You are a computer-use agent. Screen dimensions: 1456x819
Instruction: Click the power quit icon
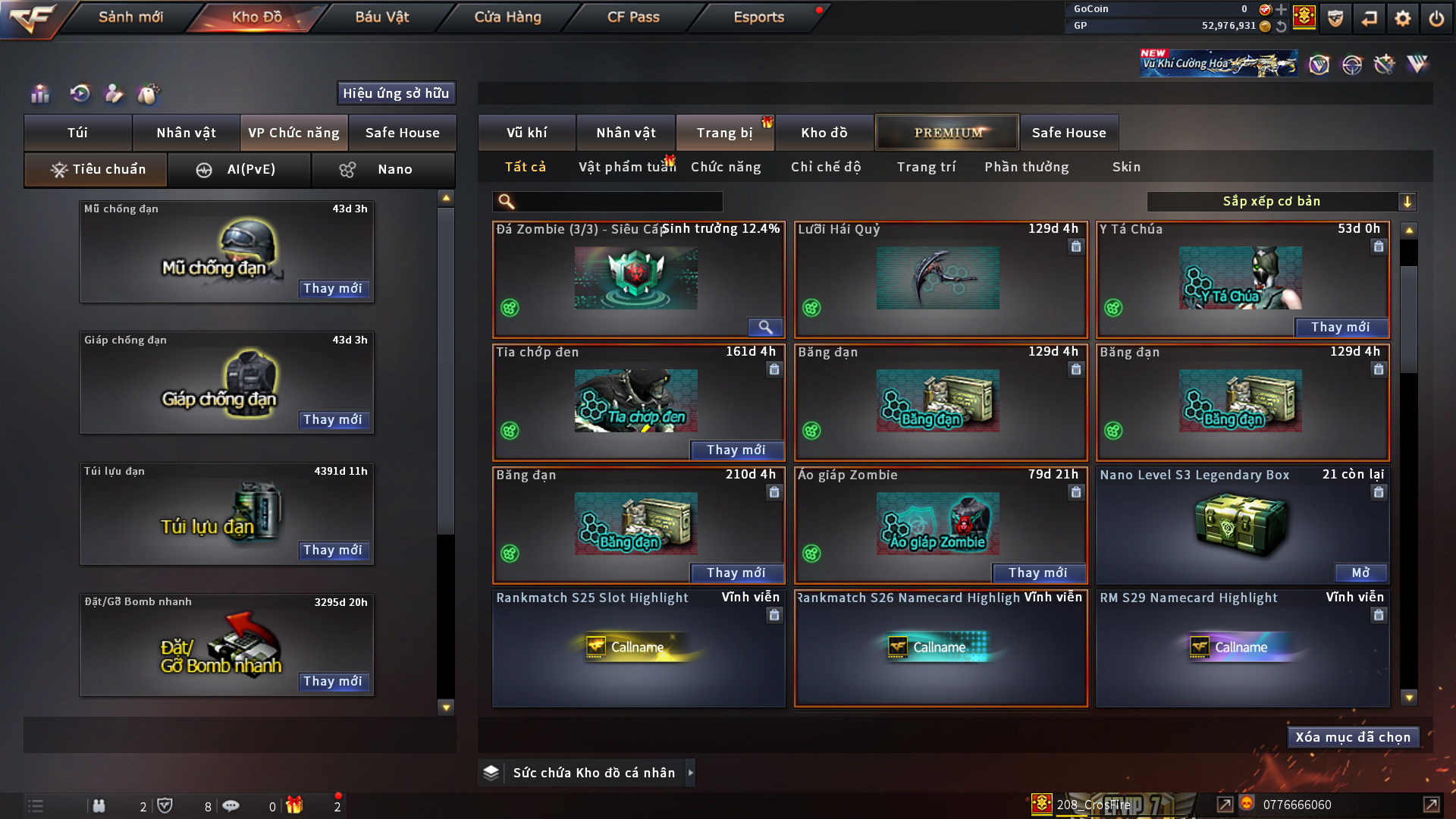coord(1436,18)
